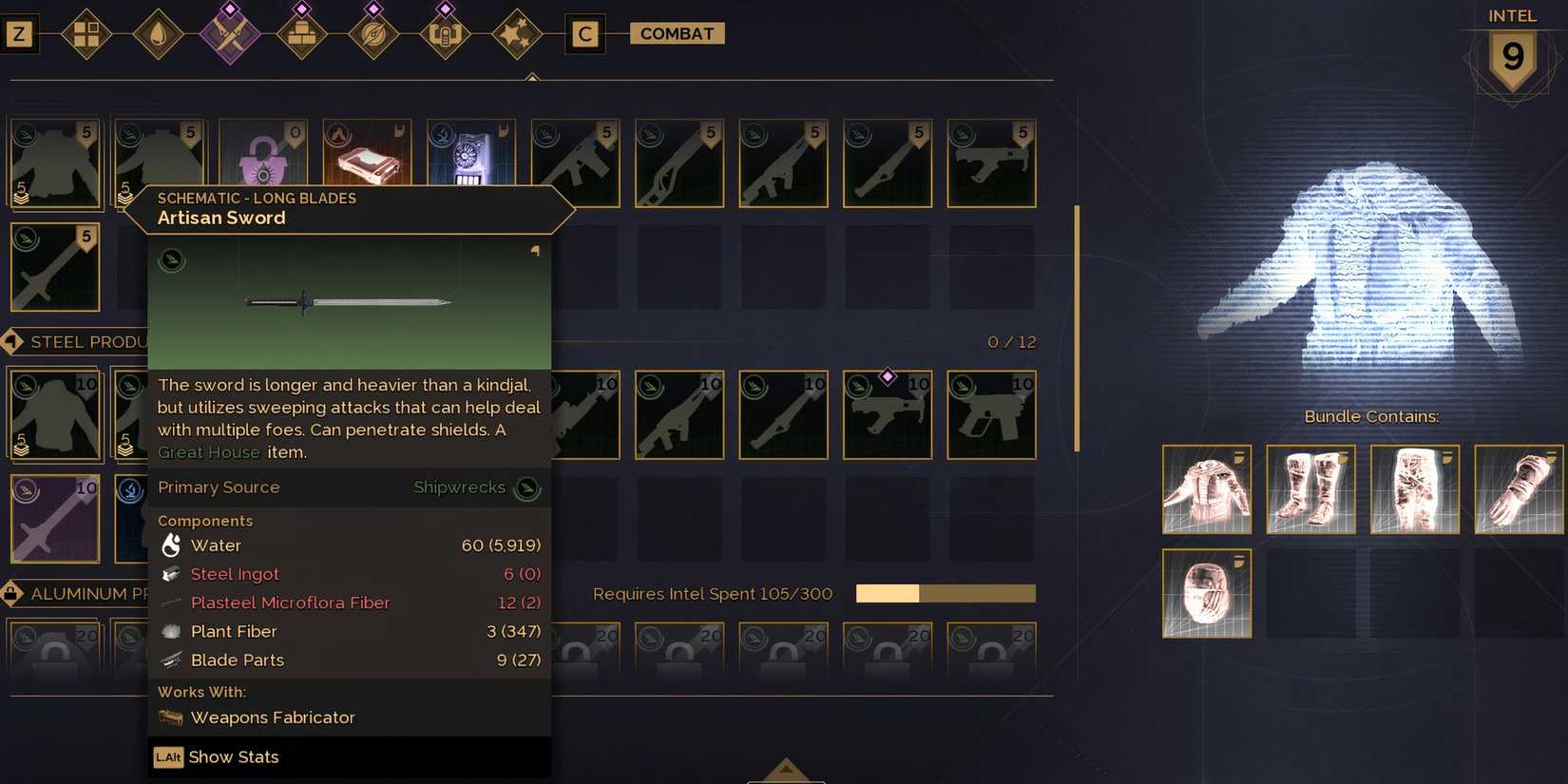The width and height of the screenshot is (1568, 784).
Task: Select the brick construction category icon
Action: 302,33
